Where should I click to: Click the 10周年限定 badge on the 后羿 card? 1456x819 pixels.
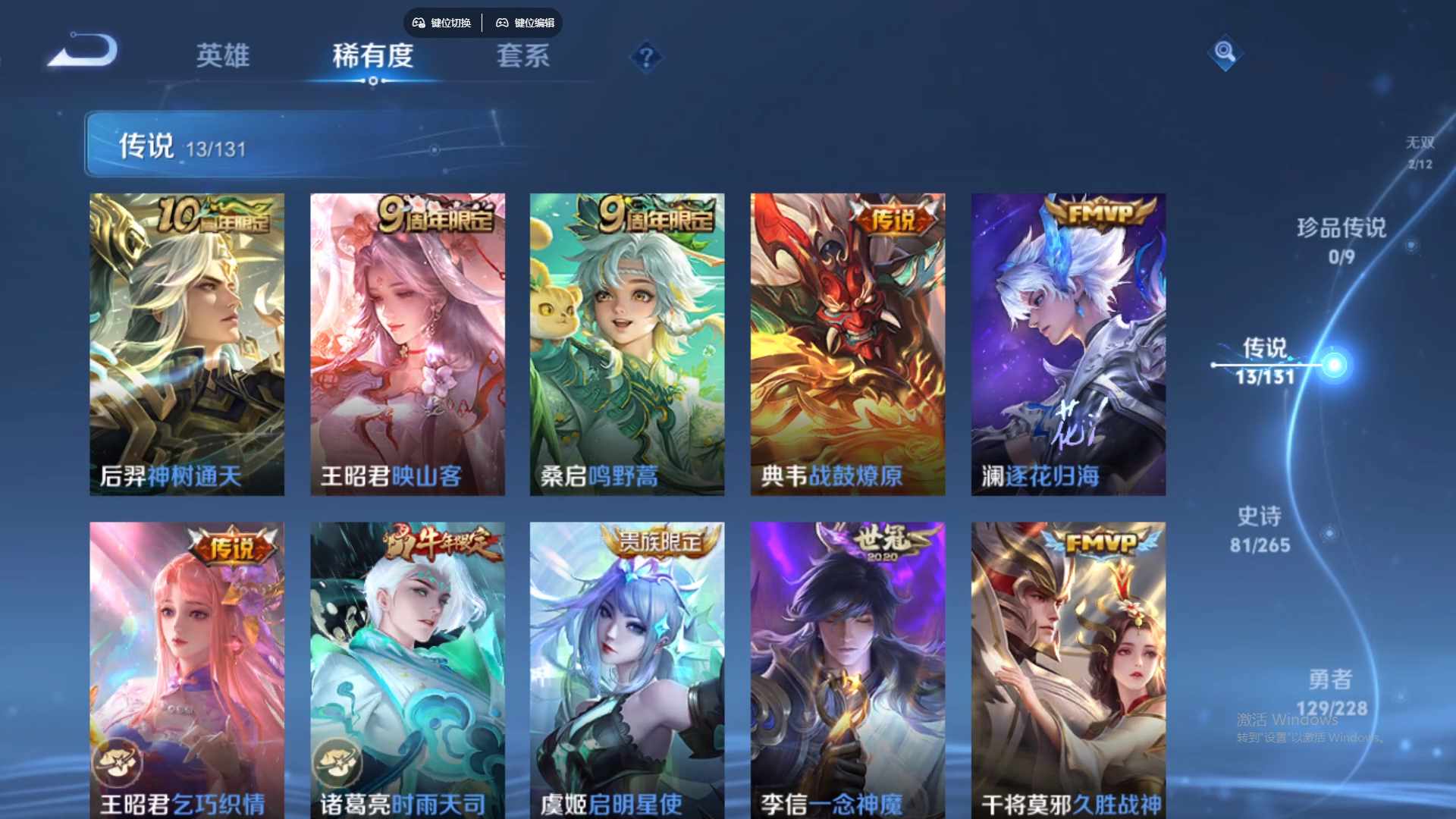[215, 215]
